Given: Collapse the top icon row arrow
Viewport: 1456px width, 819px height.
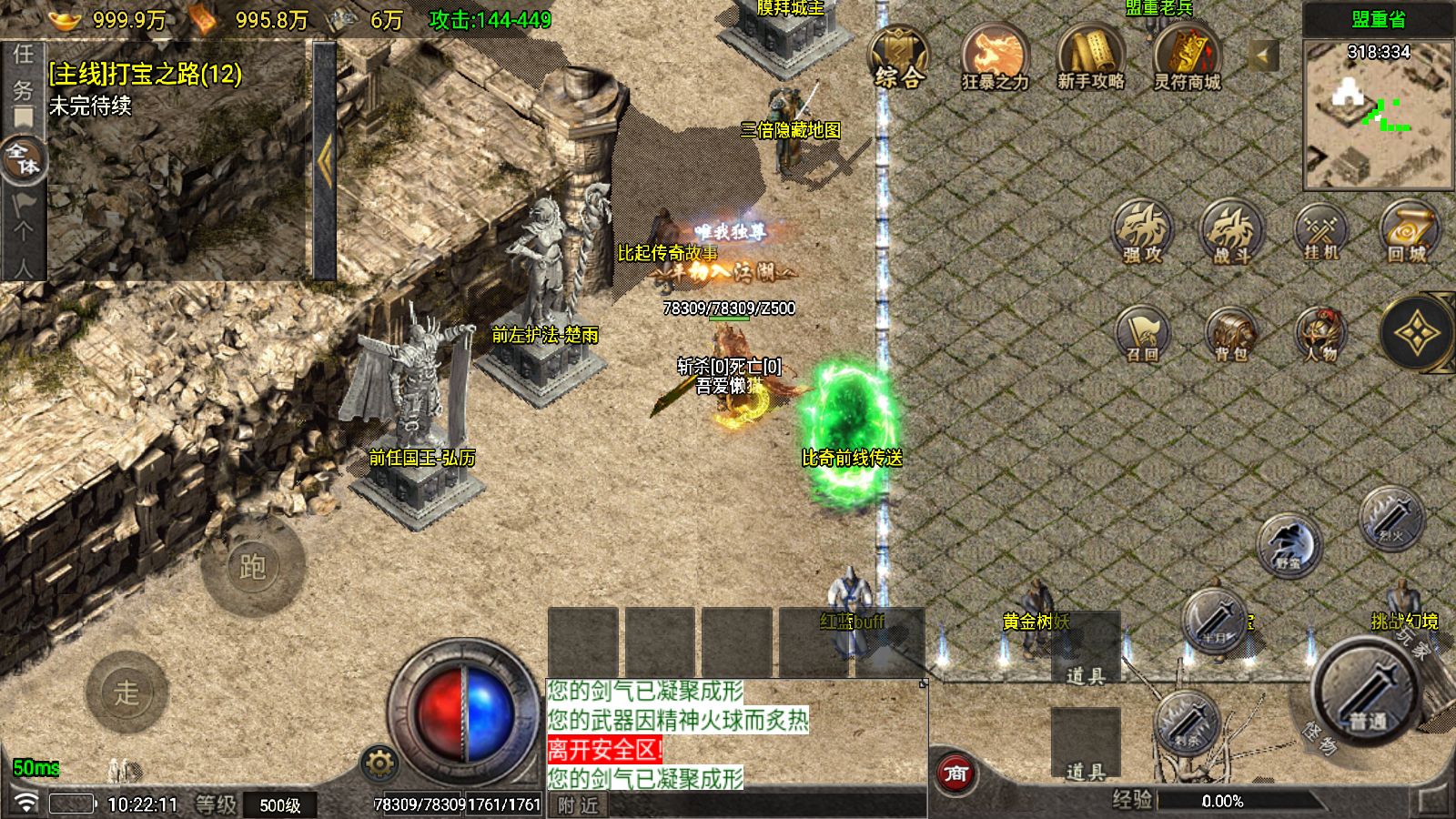Looking at the screenshot, I should coord(1262,56).
